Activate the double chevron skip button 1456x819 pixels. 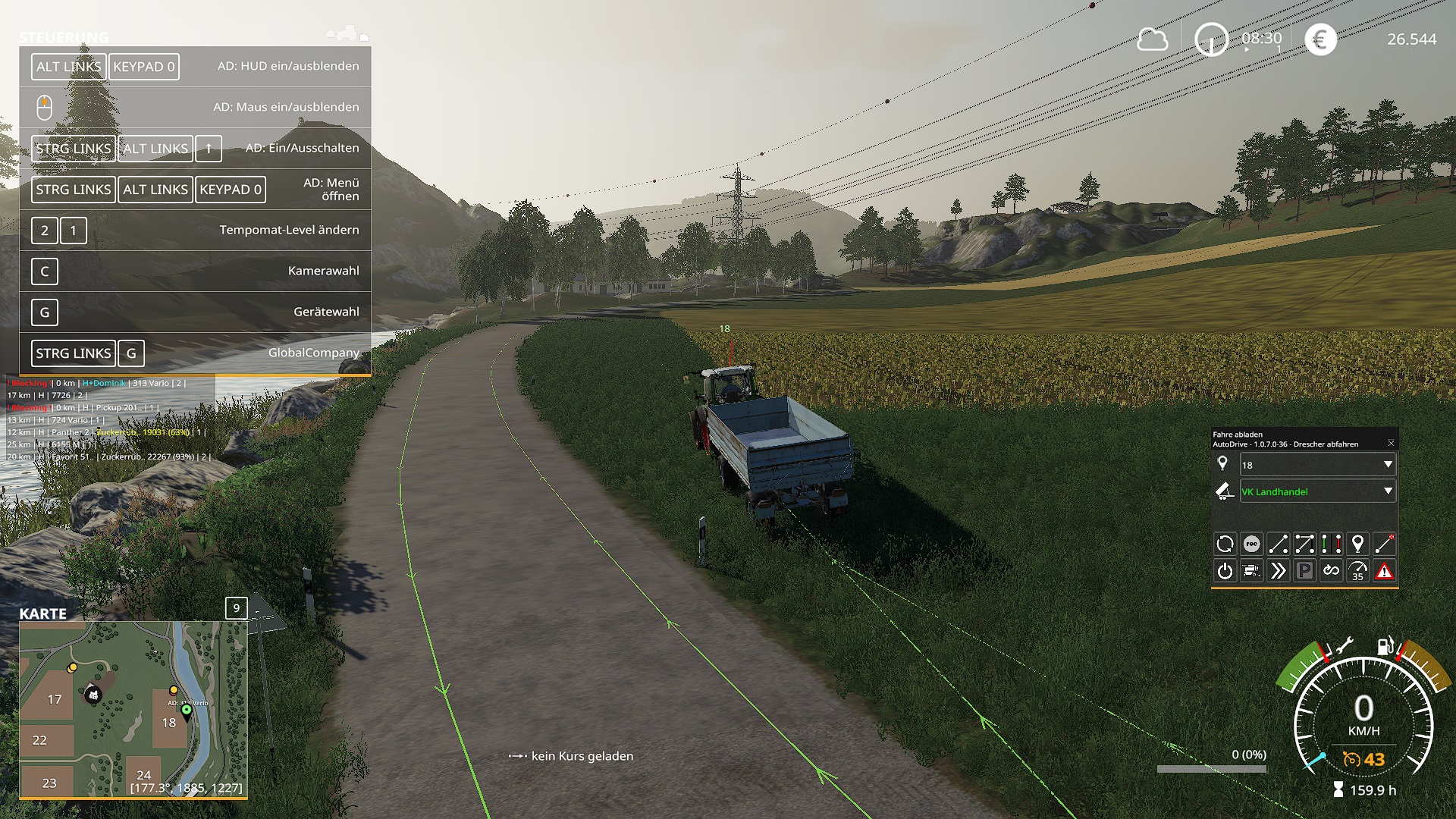pyautogui.click(x=1278, y=571)
